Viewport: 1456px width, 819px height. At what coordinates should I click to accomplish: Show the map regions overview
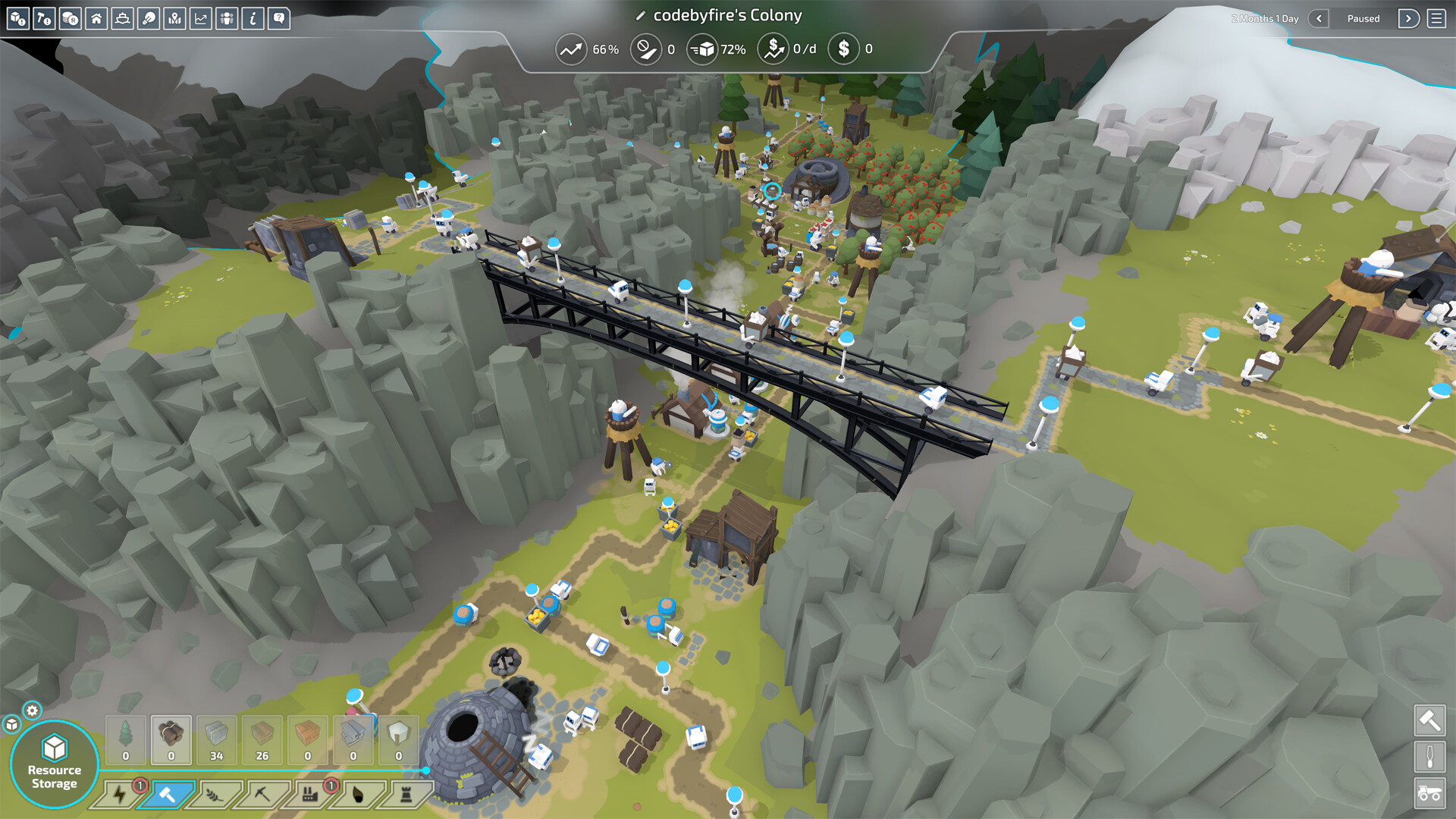pyautogui.click(x=174, y=18)
